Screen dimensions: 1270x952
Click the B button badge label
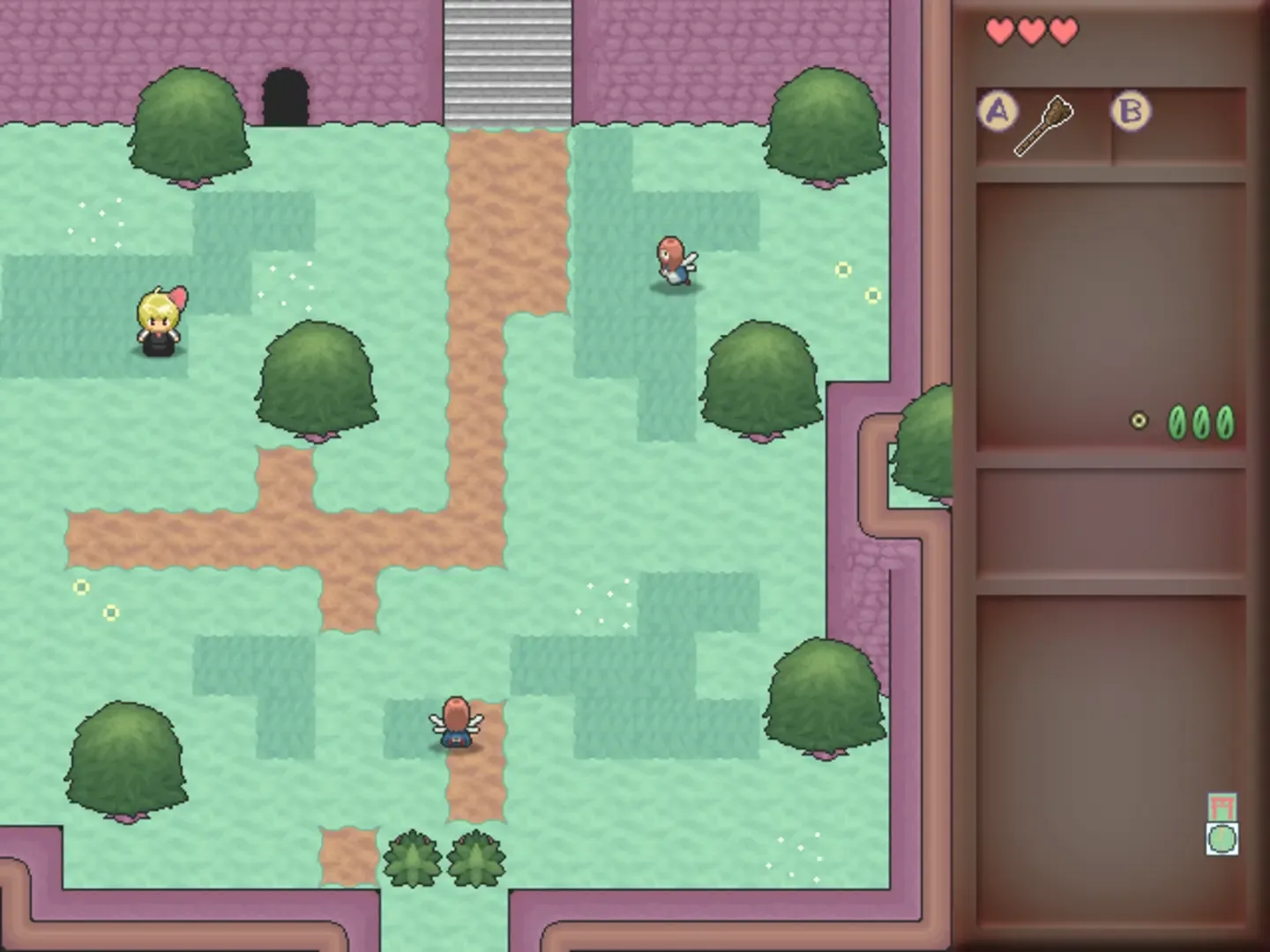(x=1130, y=111)
